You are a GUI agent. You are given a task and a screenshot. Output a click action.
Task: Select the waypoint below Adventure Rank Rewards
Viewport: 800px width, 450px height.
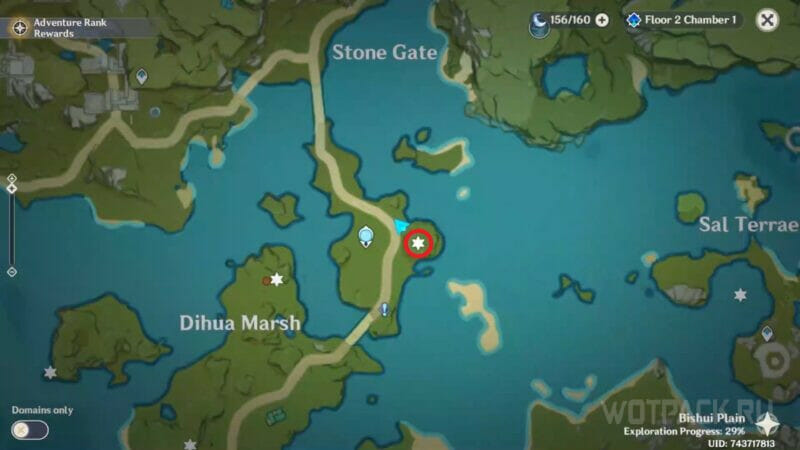(x=142, y=75)
